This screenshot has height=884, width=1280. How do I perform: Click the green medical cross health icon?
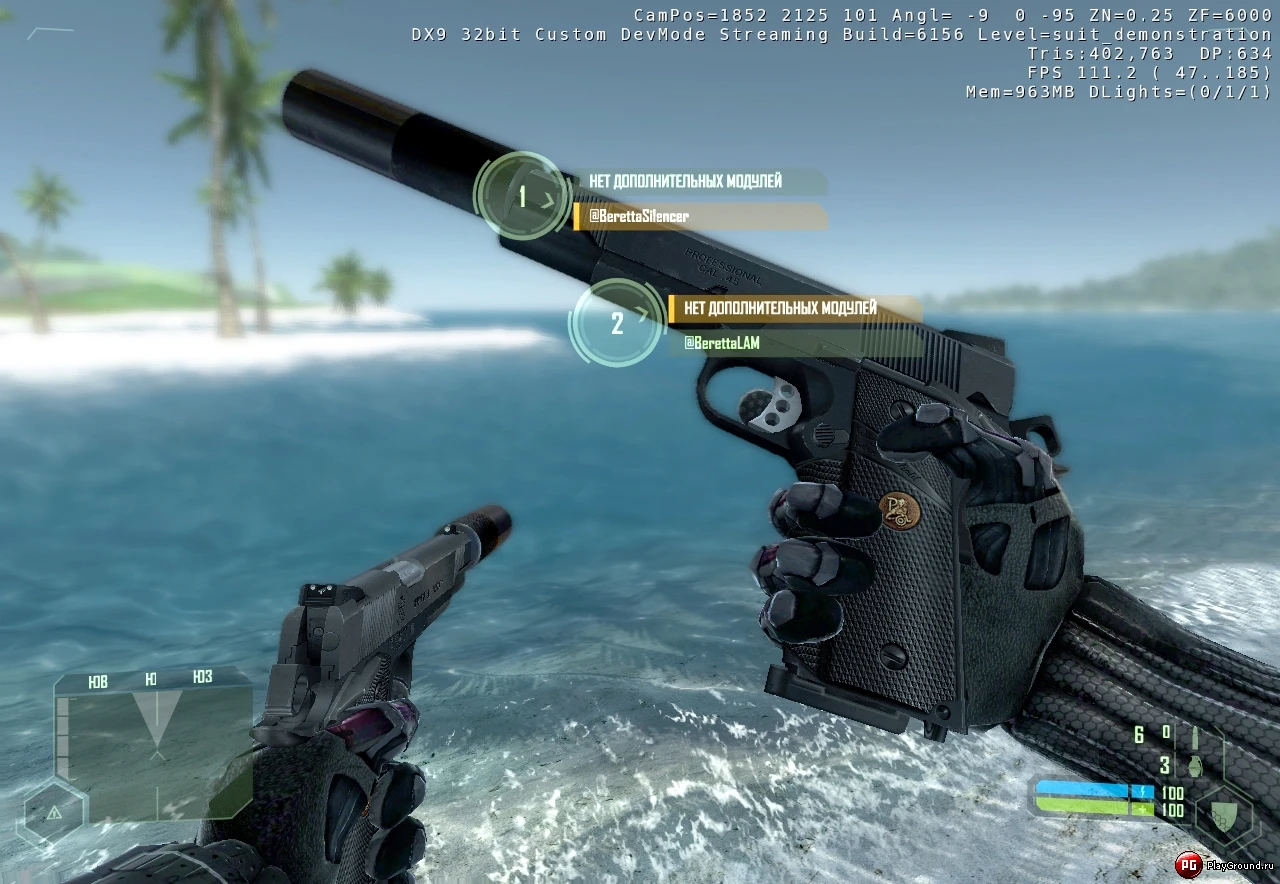(x=1142, y=808)
